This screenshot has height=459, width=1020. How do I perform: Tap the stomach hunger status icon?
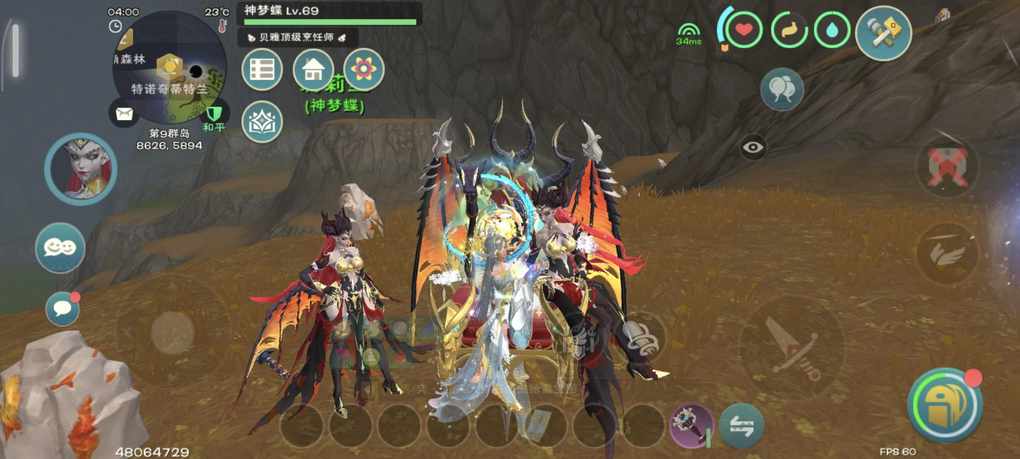[790, 30]
